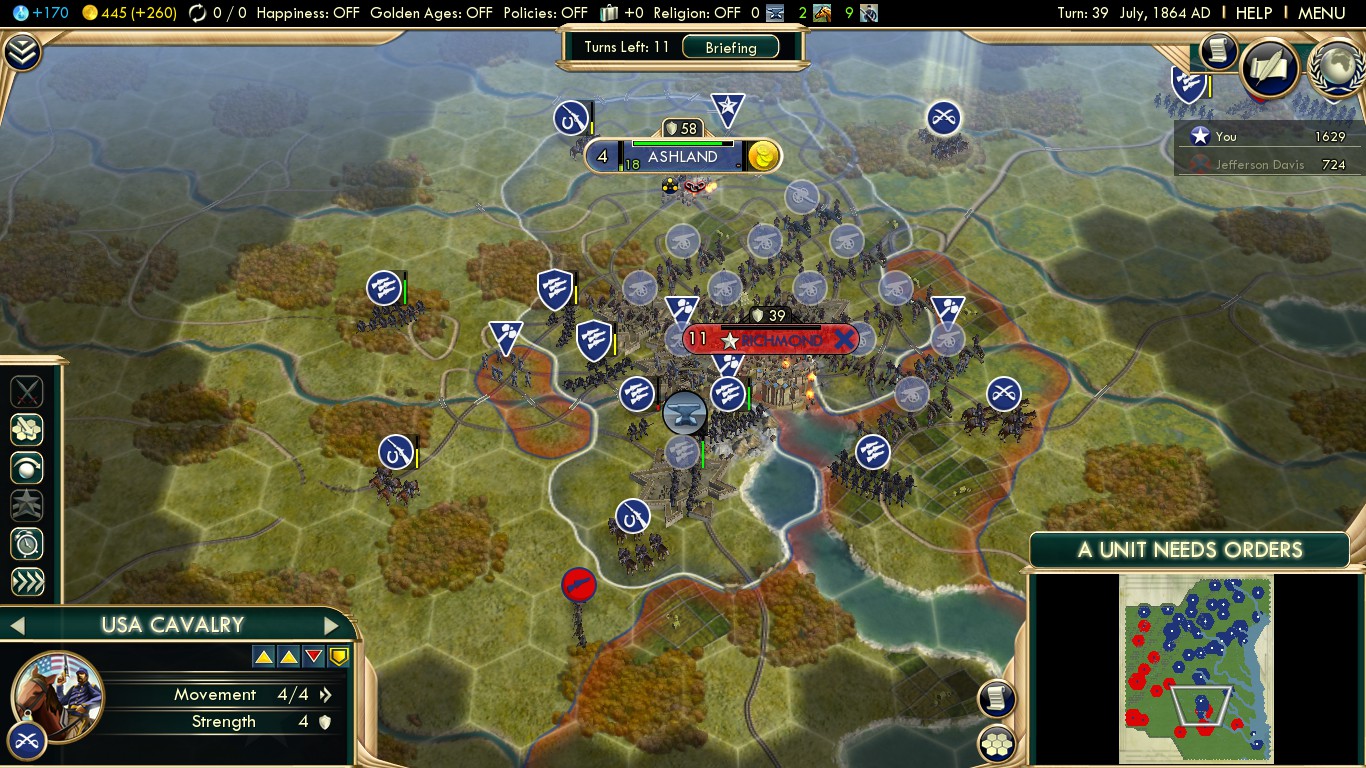Open the hex grid map options button

click(x=997, y=744)
